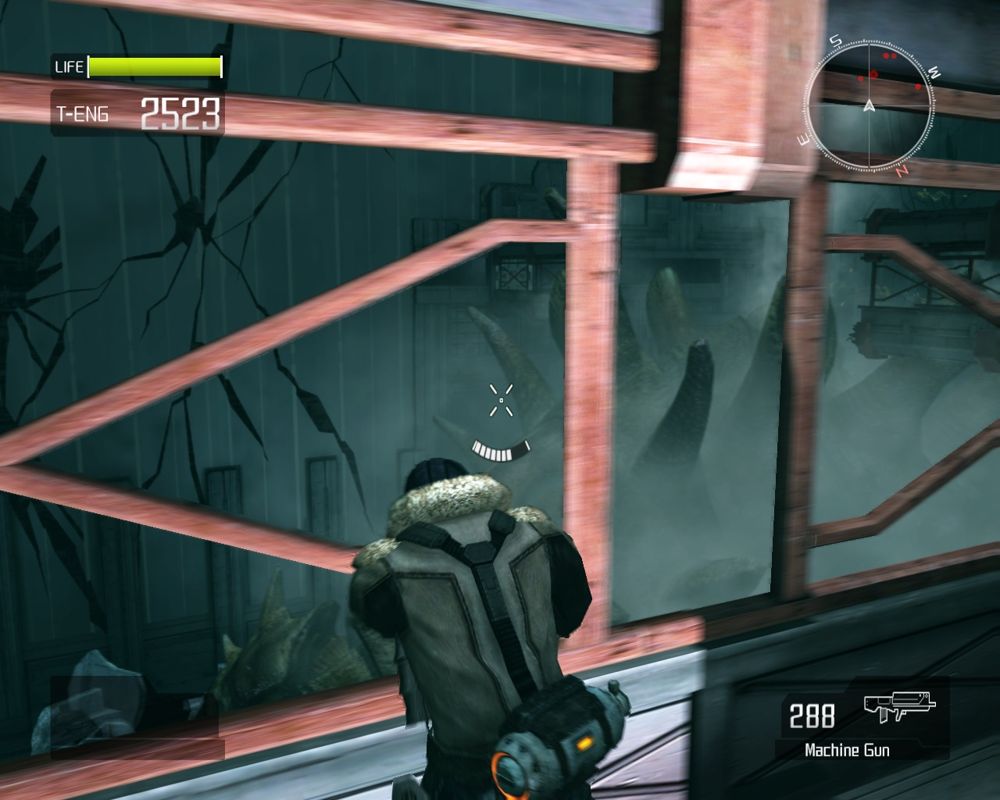1000x800 pixels.
Task: Select the Machine Gun weapon icon
Action: (899, 710)
